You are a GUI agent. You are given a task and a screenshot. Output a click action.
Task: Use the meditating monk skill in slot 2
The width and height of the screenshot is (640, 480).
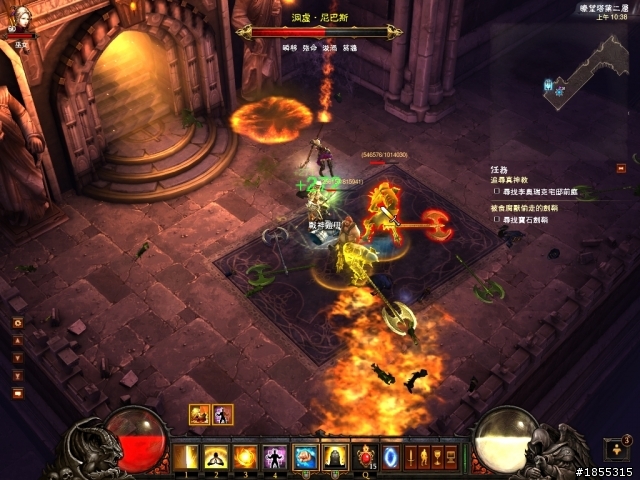[x=215, y=458]
